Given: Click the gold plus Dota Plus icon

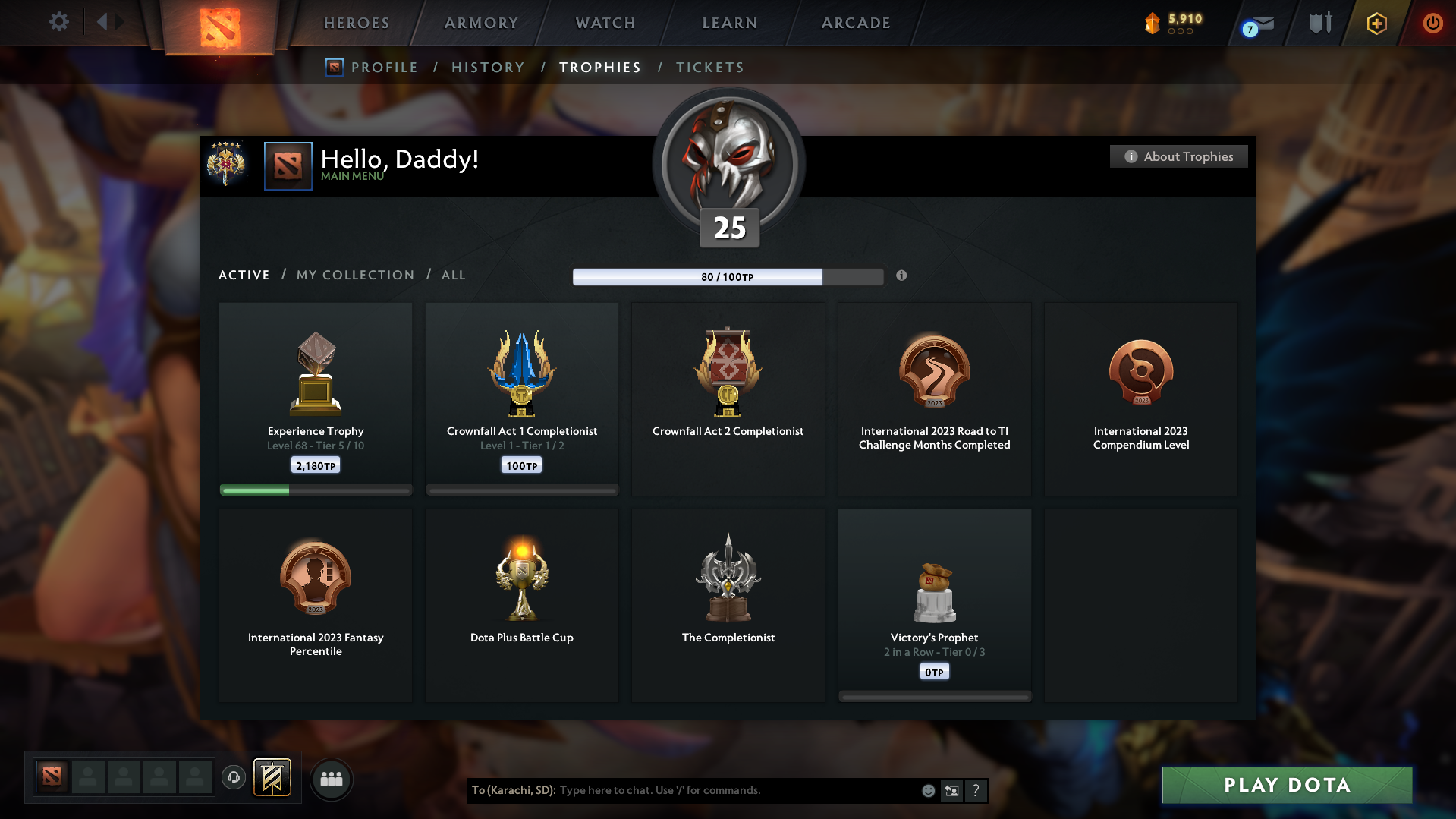Looking at the screenshot, I should tap(1376, 23).
